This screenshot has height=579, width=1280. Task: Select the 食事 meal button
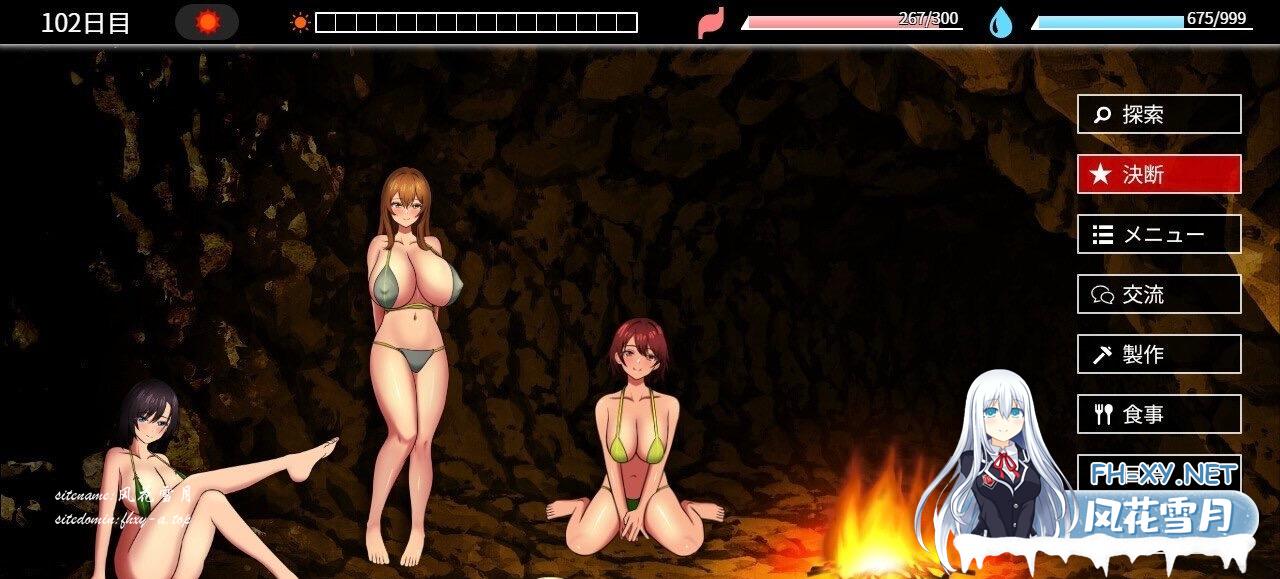pyautogui.click(x=1159, y=414)
